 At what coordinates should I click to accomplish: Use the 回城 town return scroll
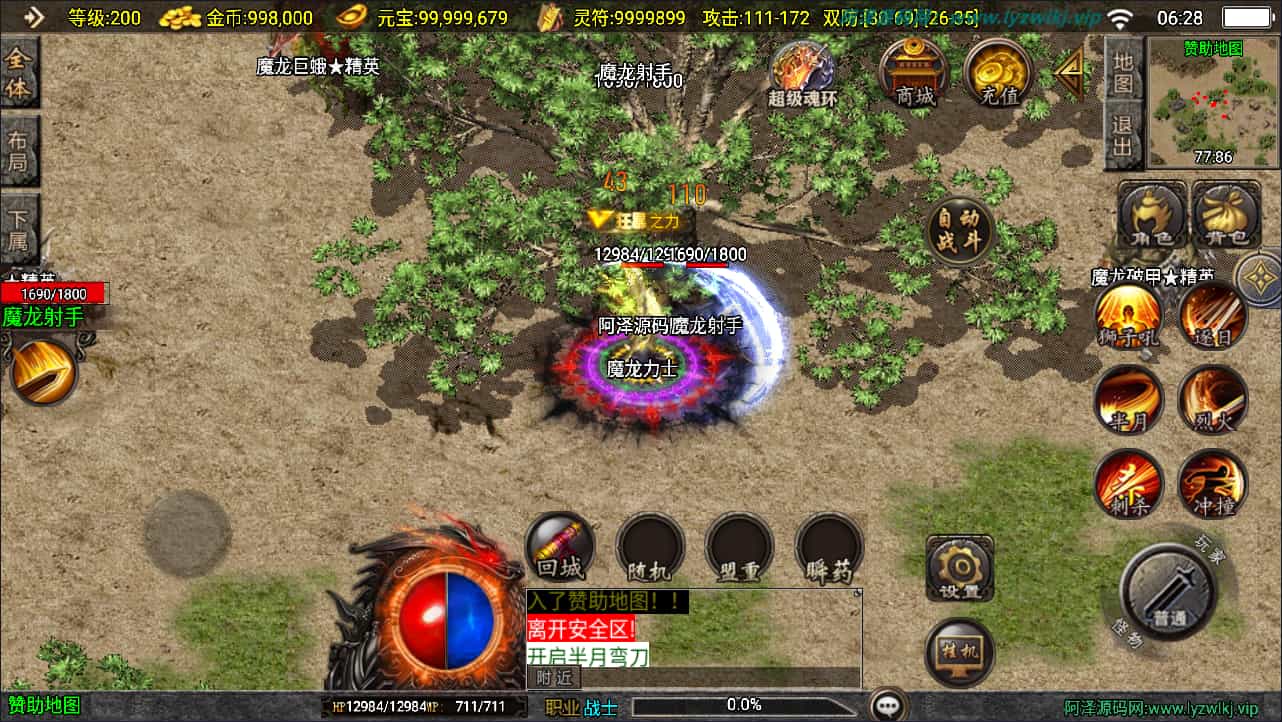559,547
